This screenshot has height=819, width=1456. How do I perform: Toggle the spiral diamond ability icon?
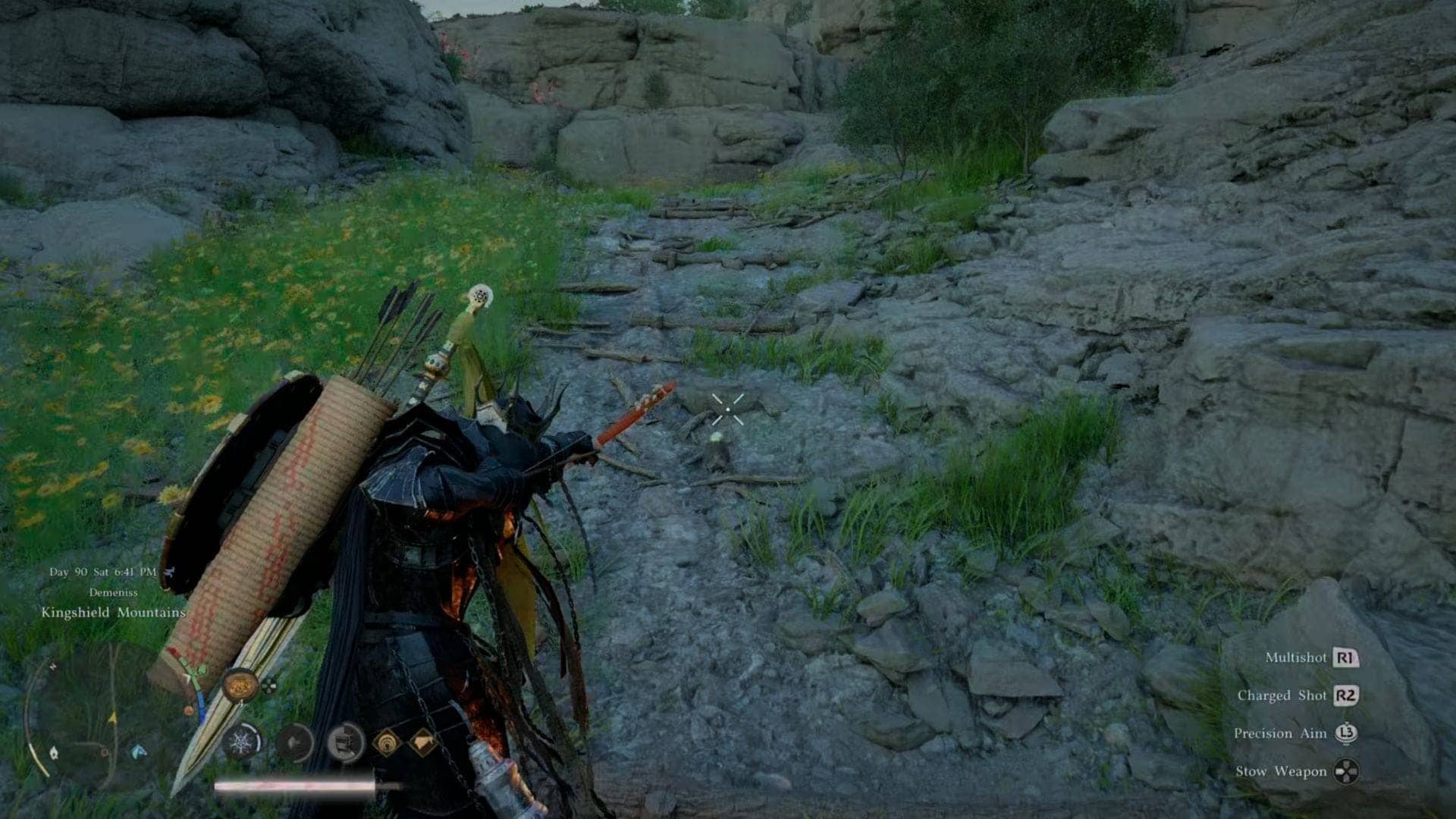click(x=387, y=743)
